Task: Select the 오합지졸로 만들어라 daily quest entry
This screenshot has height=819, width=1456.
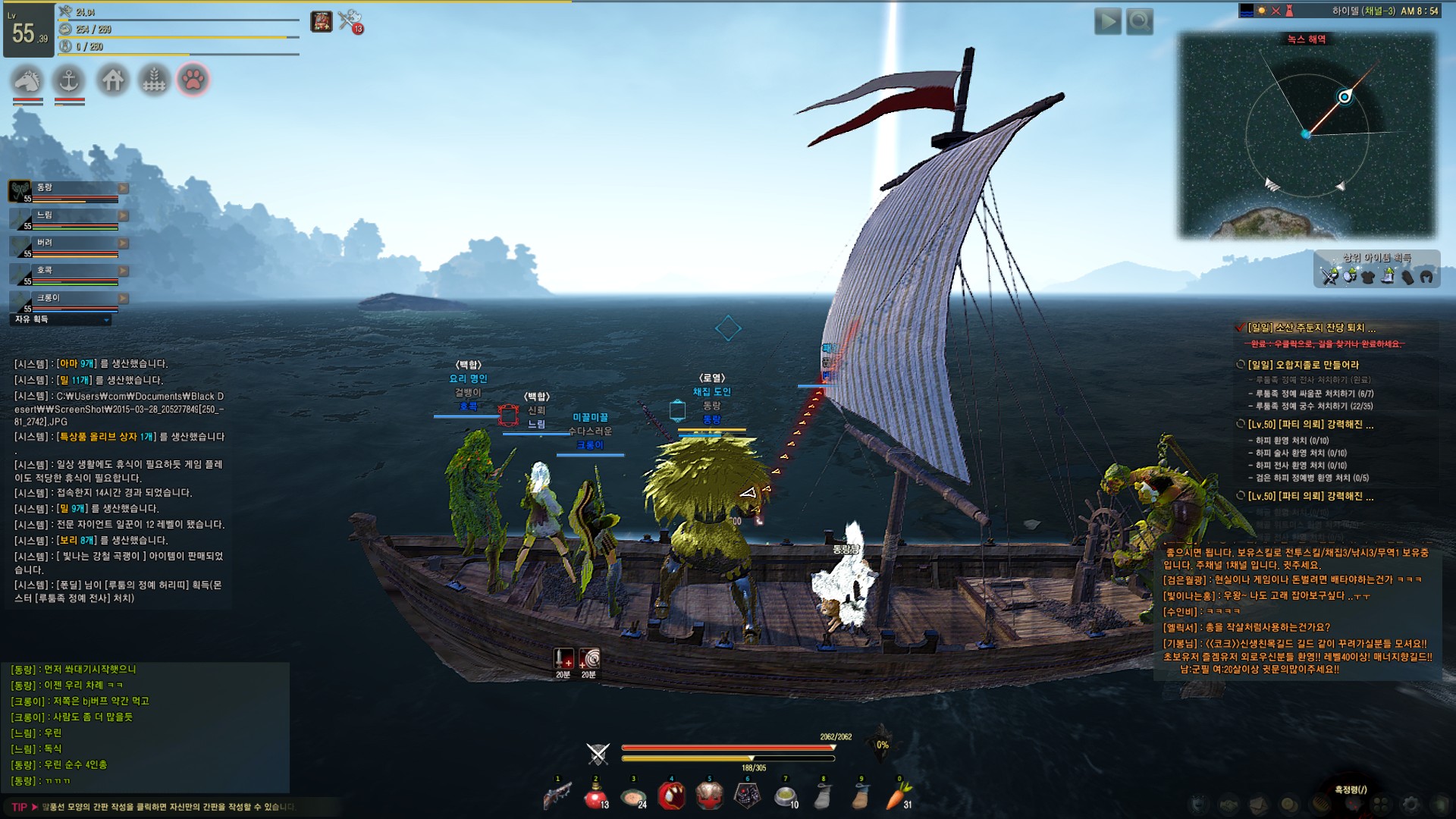Action: click(x=1303, y=365)
